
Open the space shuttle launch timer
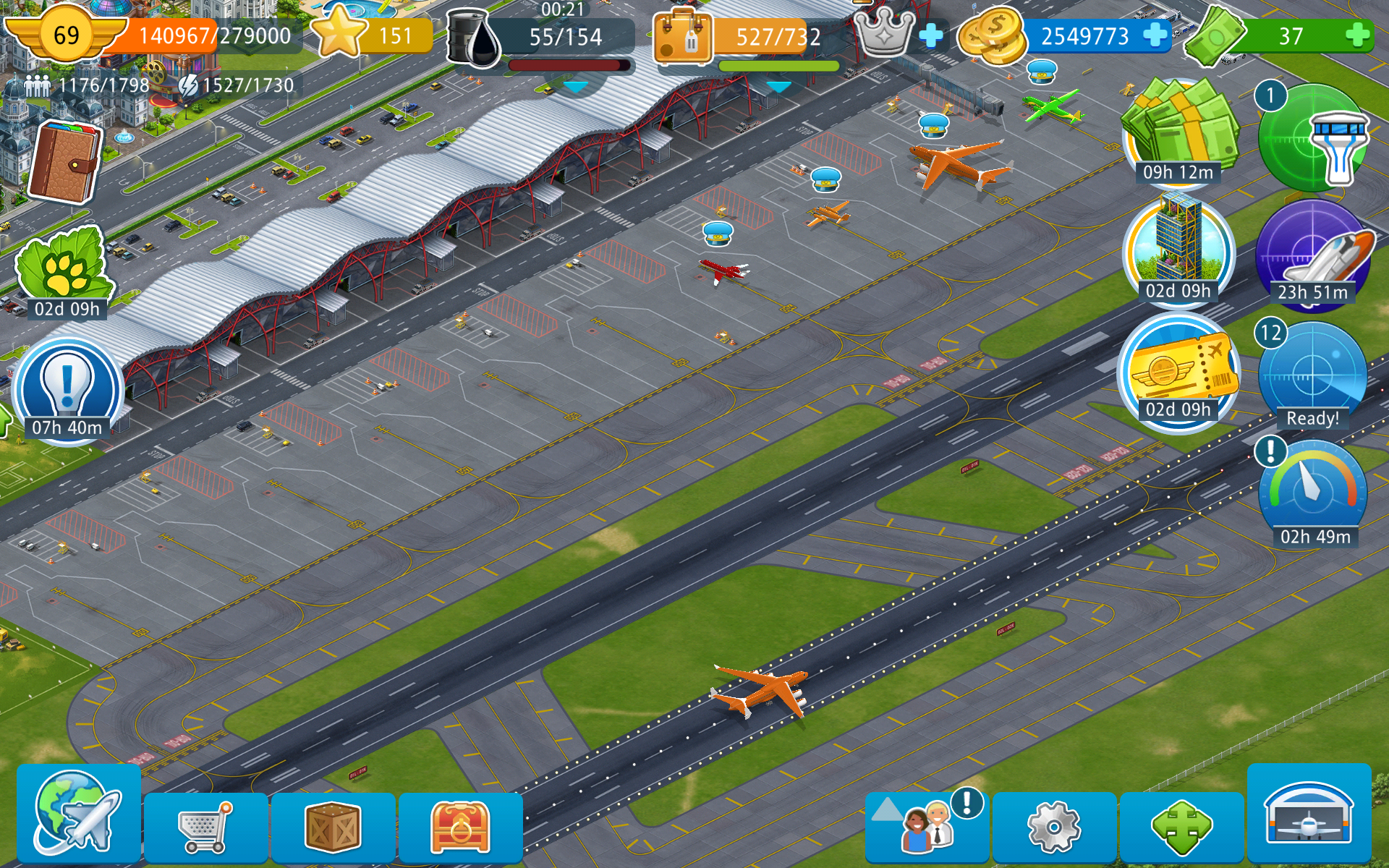1312,253
